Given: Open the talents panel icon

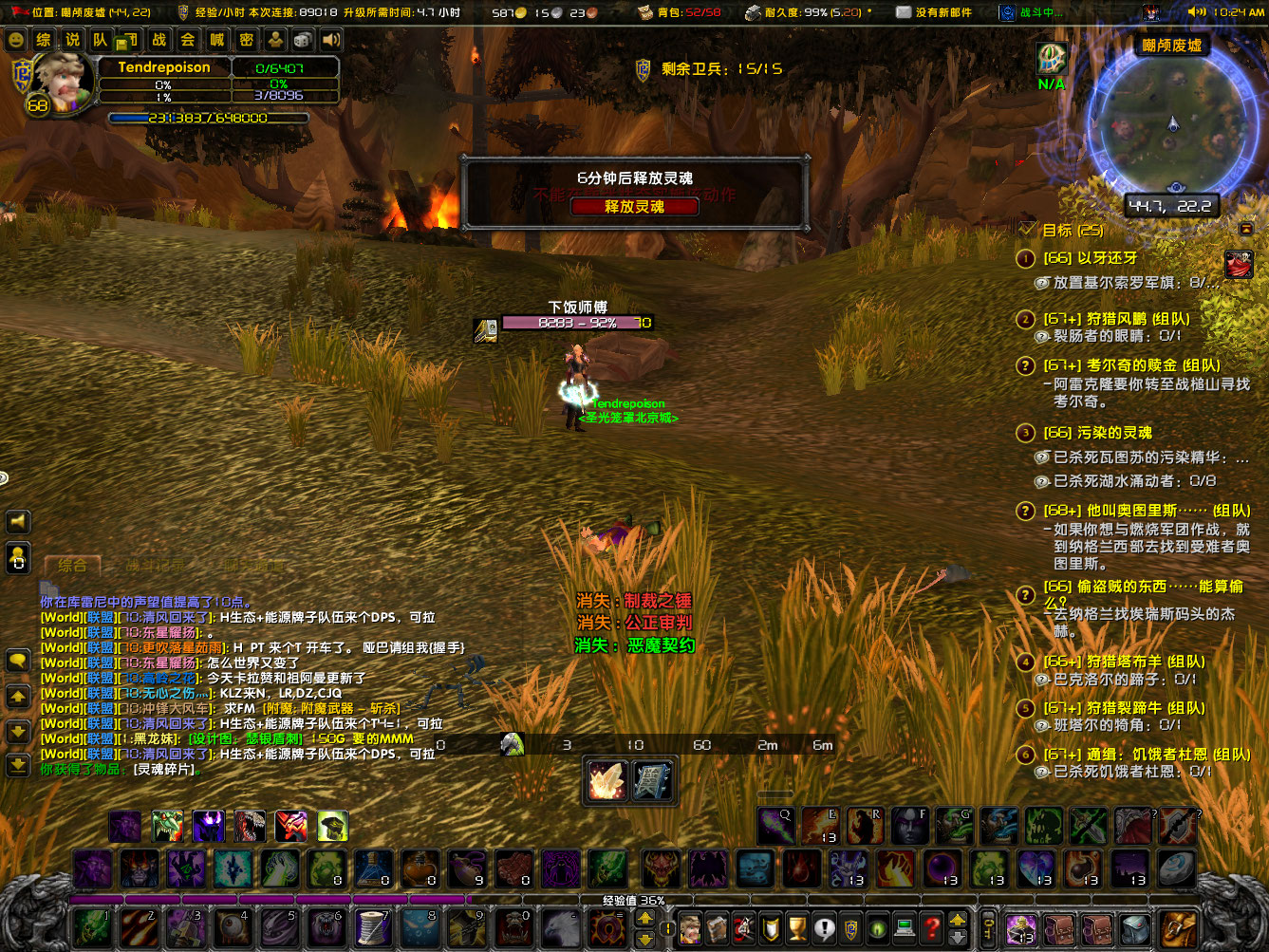Looking at the screenshot, I should (x=742, y=928).
